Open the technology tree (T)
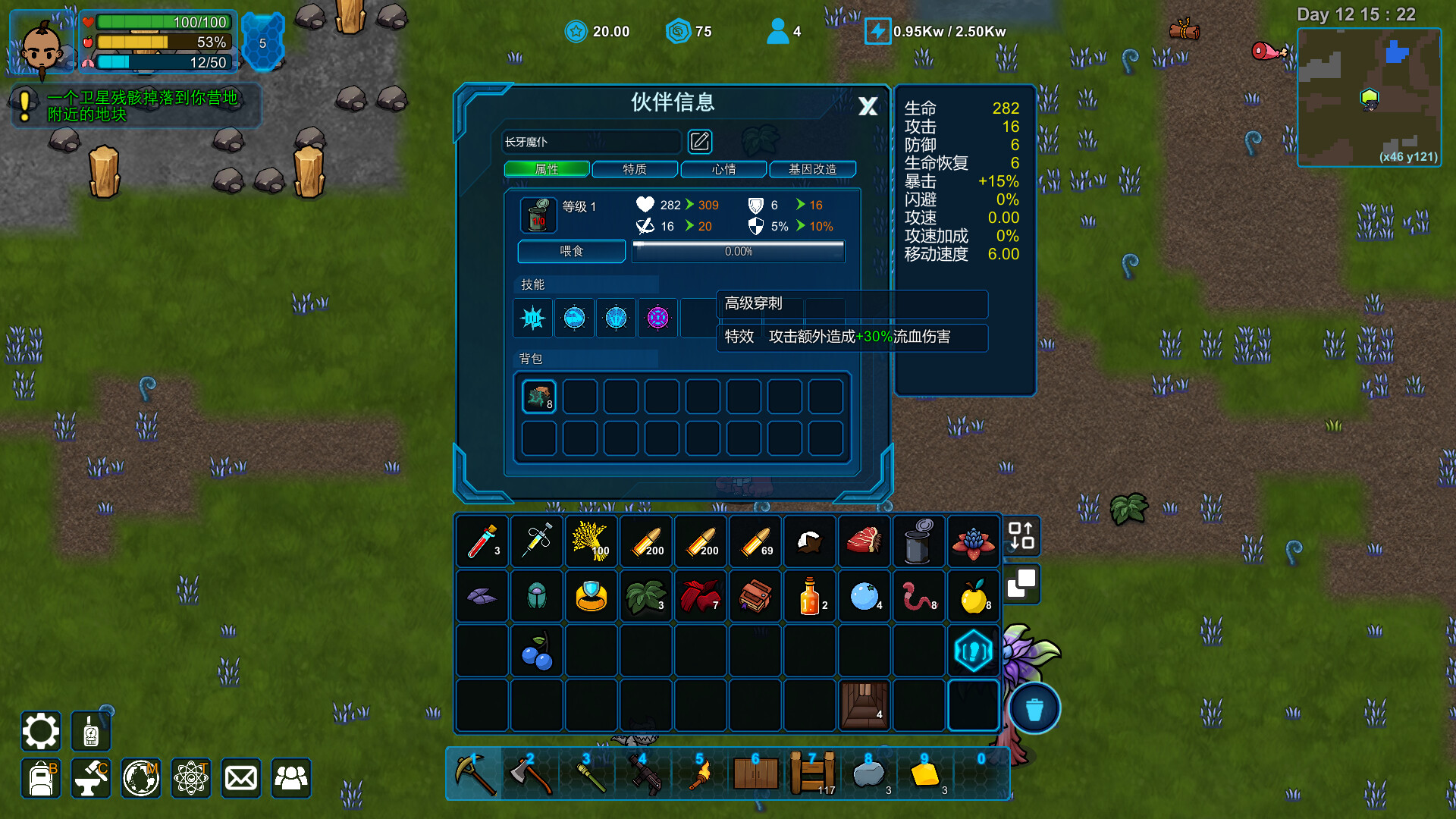 (x=190, y=778)
